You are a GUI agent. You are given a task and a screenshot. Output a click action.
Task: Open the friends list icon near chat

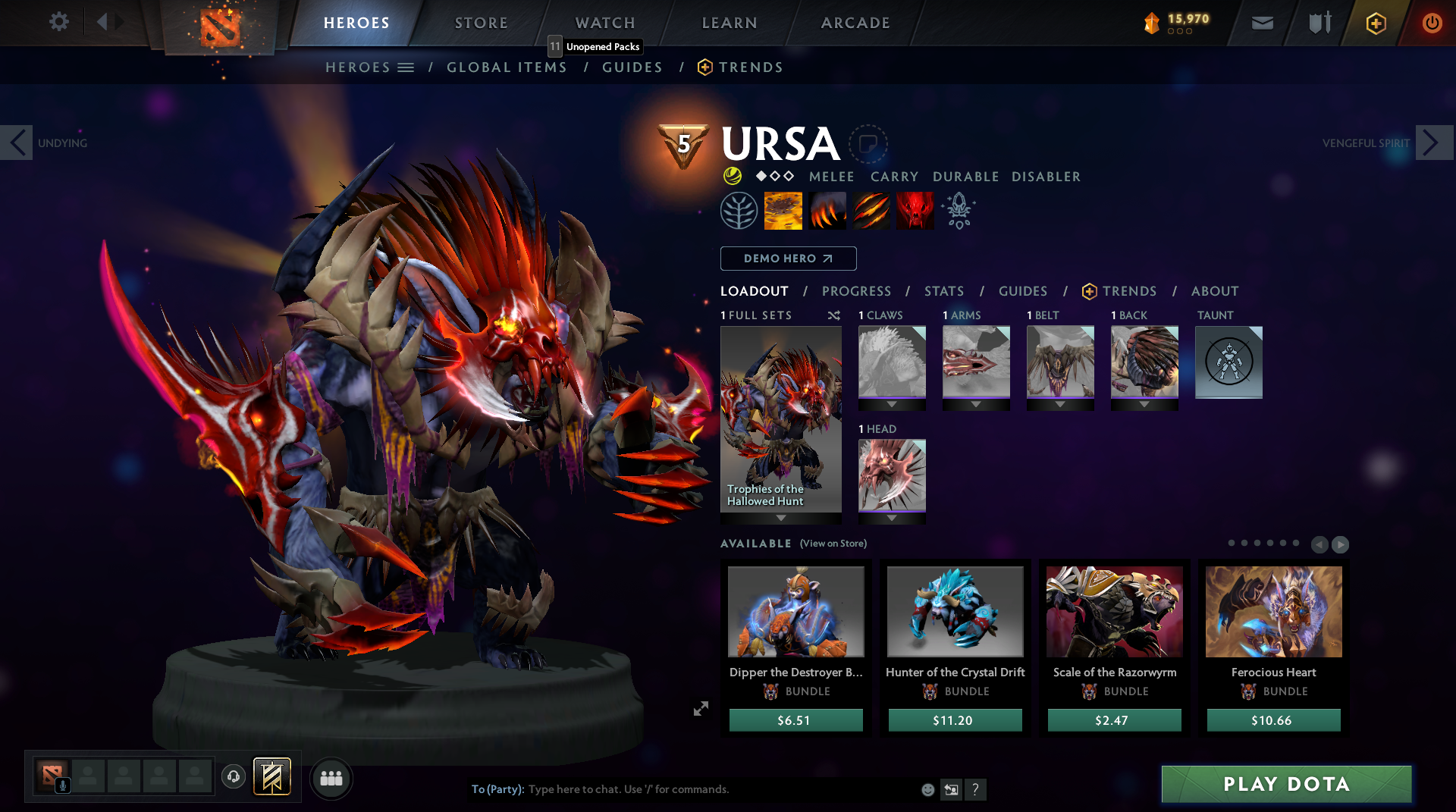pyautogui.click(x=331, y=778)
